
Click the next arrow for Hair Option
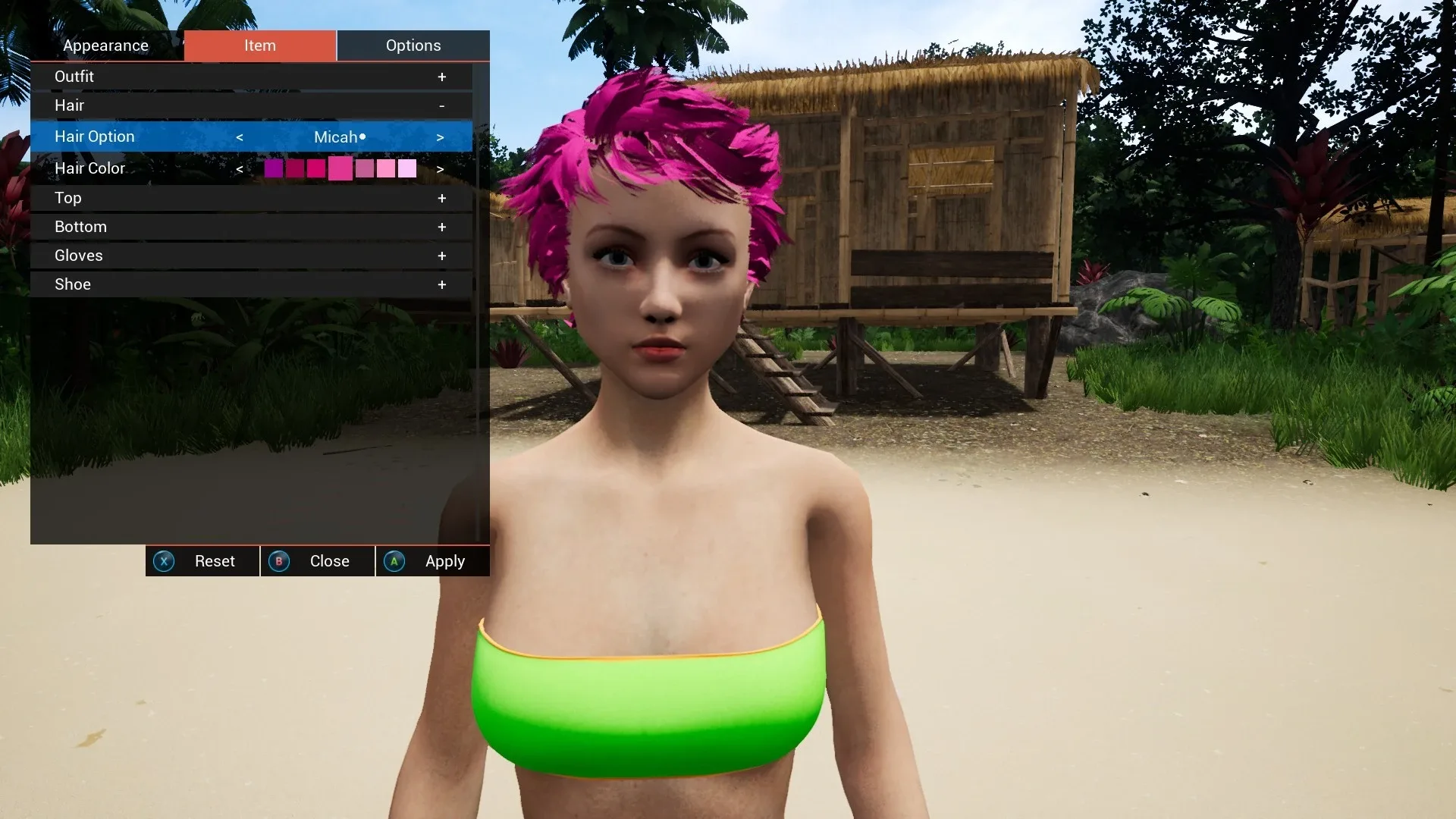441,136
